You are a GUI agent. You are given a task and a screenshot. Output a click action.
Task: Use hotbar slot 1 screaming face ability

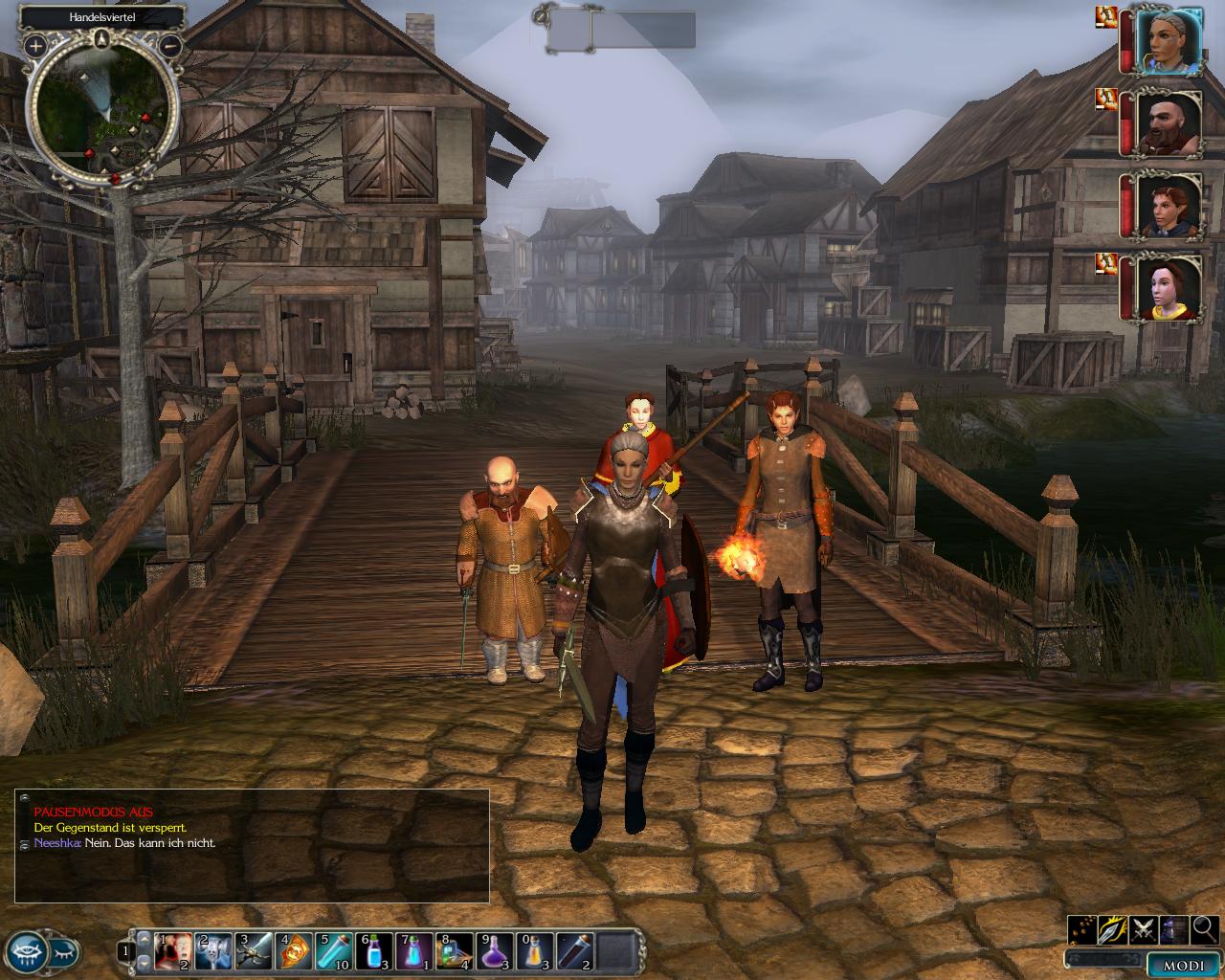(172, 951)
